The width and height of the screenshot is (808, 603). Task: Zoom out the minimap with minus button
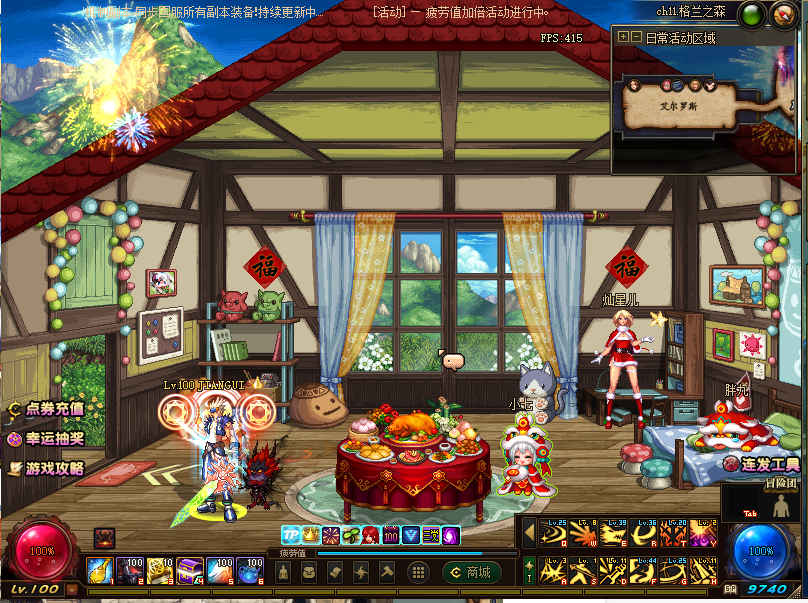pos(636,37)
